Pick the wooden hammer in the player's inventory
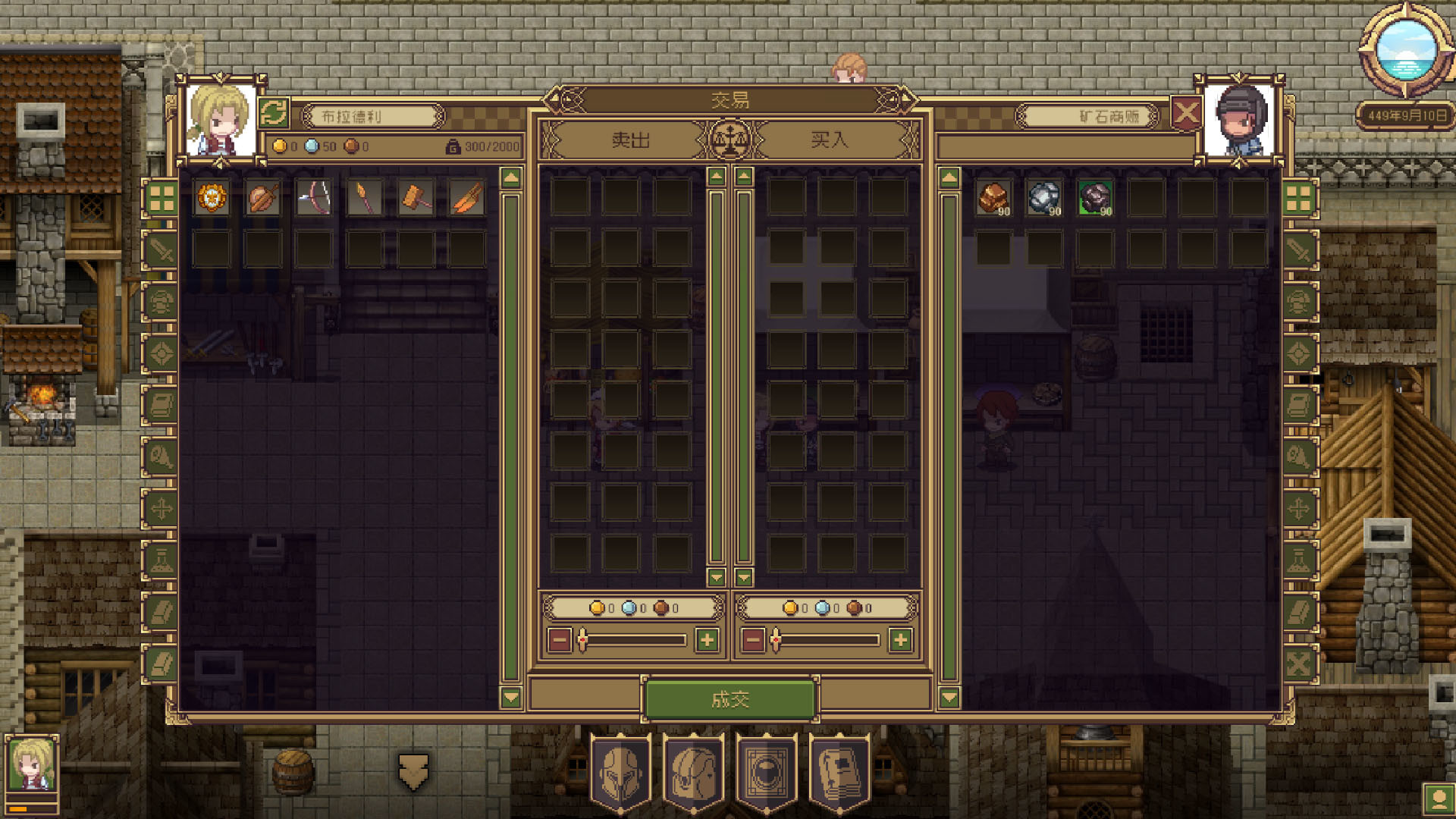 (416, 198)
